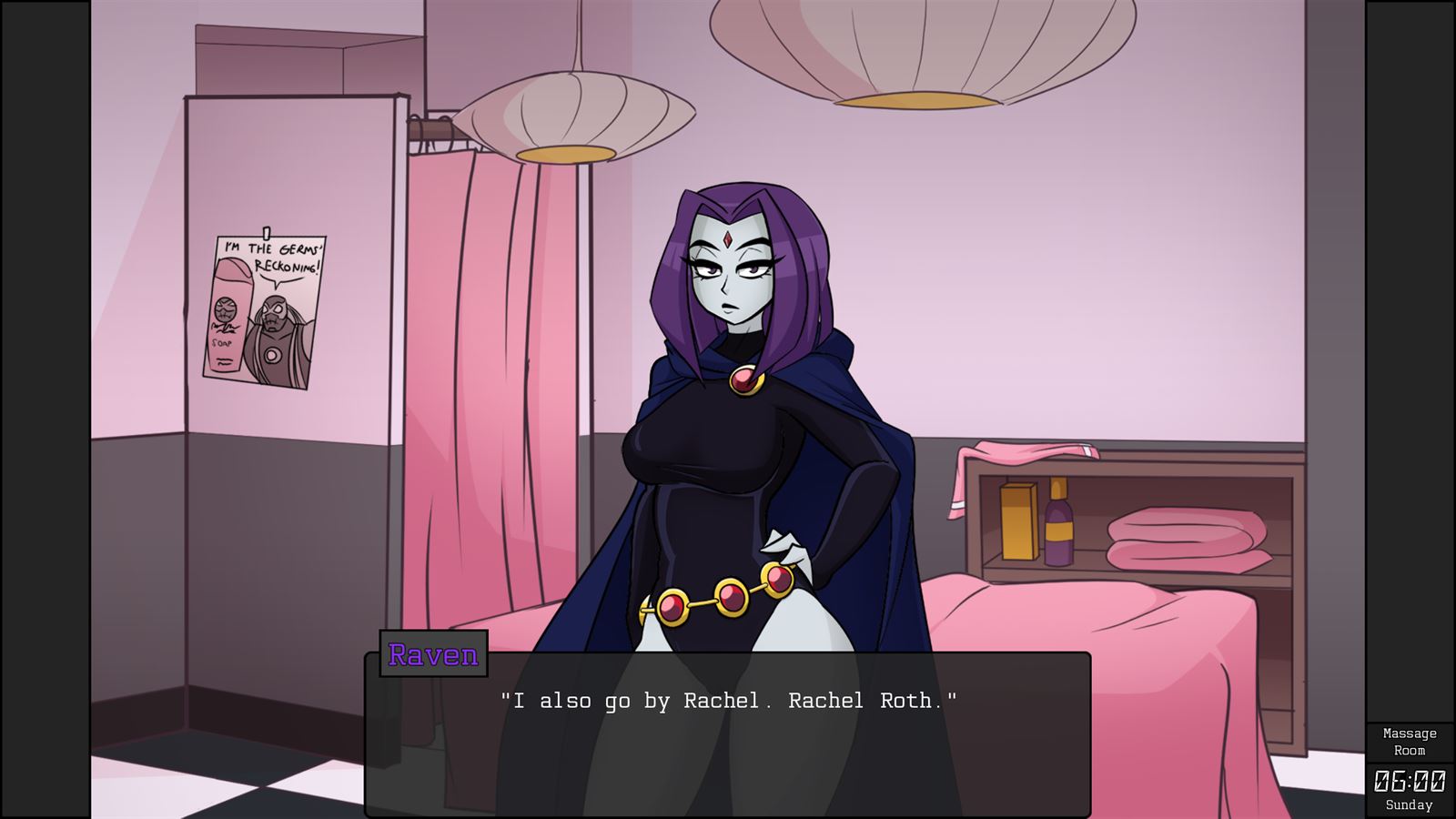Click the Rachel Roth dialogue line
The height and width of the screenshot is (819, 1456).
click(728, 700)
